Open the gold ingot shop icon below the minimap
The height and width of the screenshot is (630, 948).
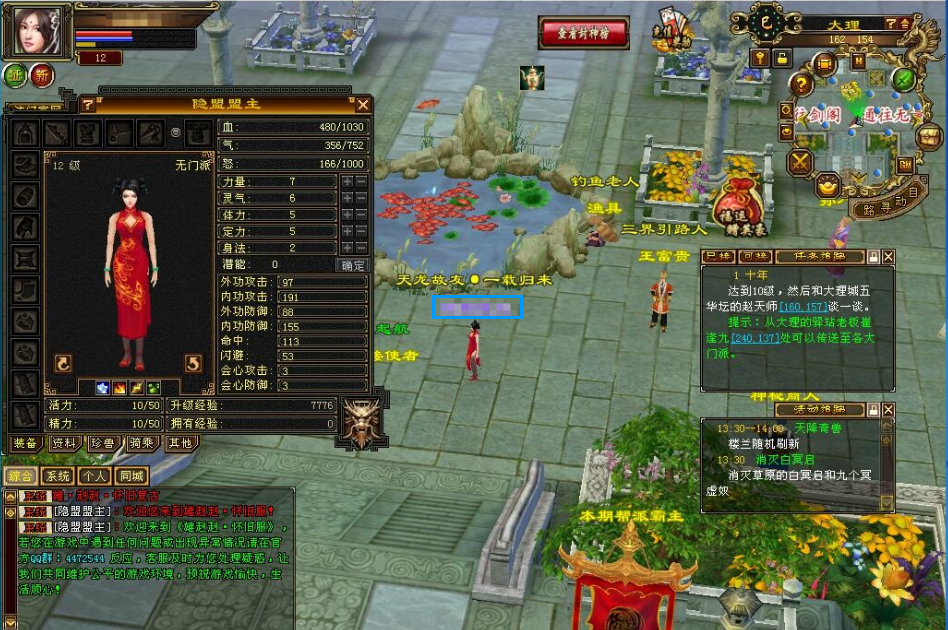click(828, 186)
